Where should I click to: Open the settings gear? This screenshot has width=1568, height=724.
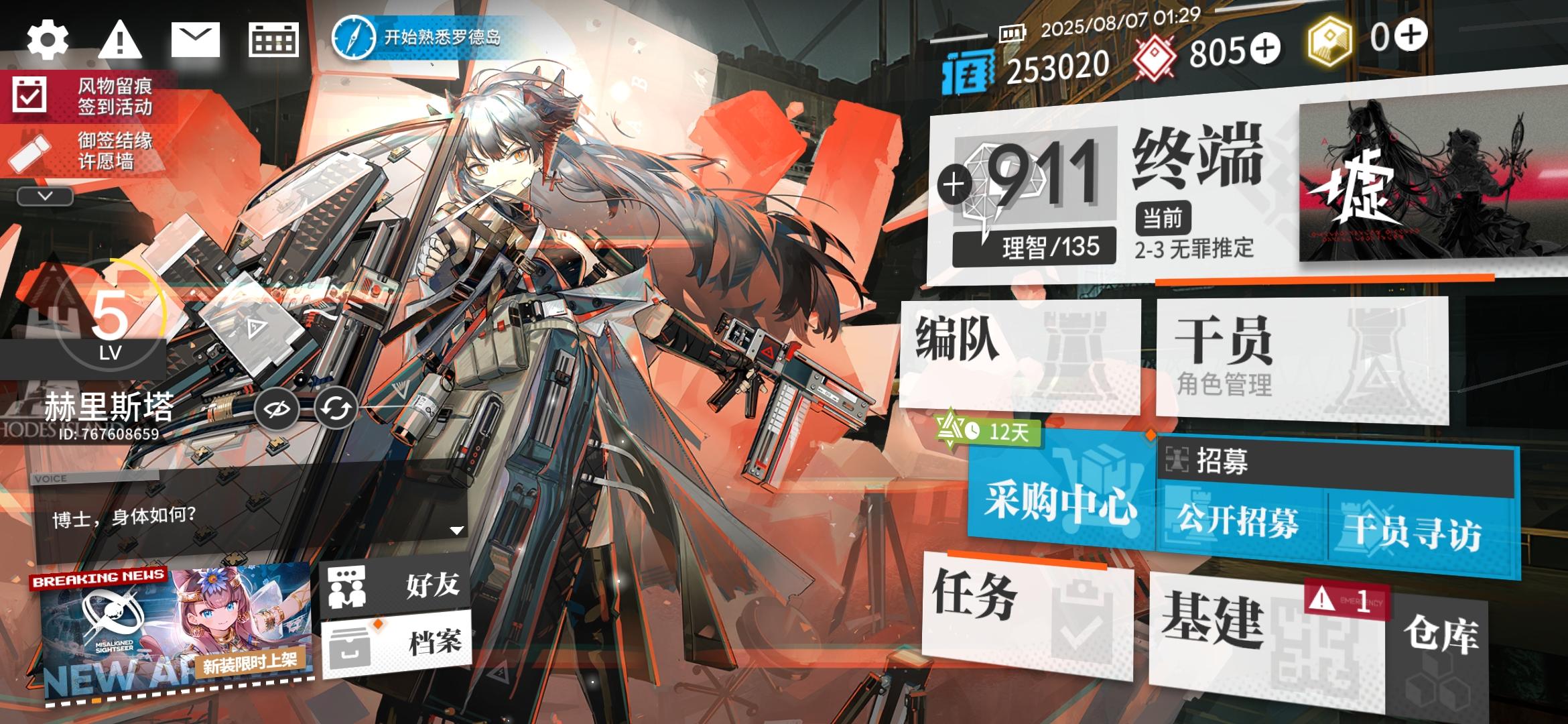click(47, 38)
